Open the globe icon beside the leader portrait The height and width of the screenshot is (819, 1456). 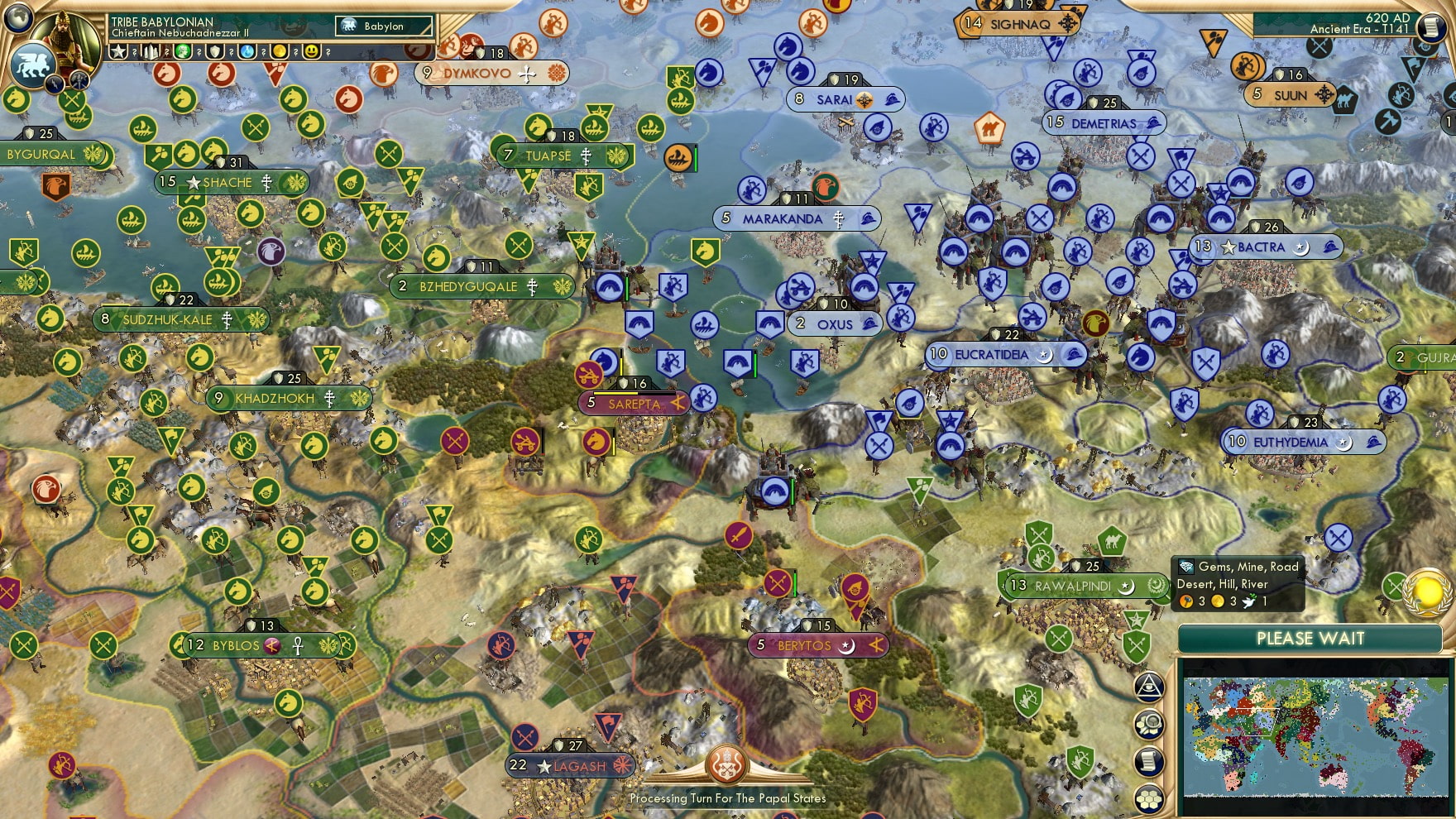18,17
